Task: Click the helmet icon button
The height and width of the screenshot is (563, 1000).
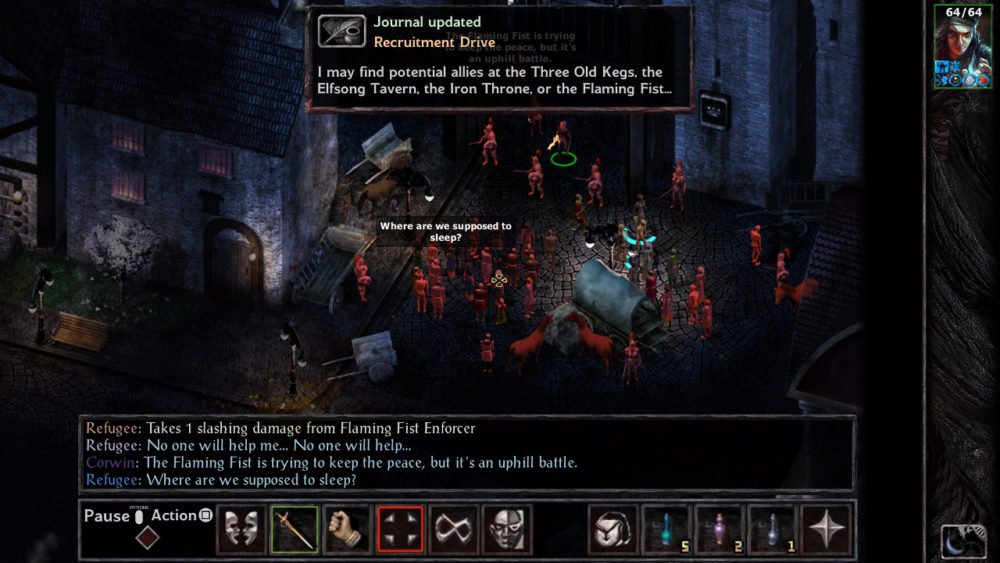Action: 612,529
